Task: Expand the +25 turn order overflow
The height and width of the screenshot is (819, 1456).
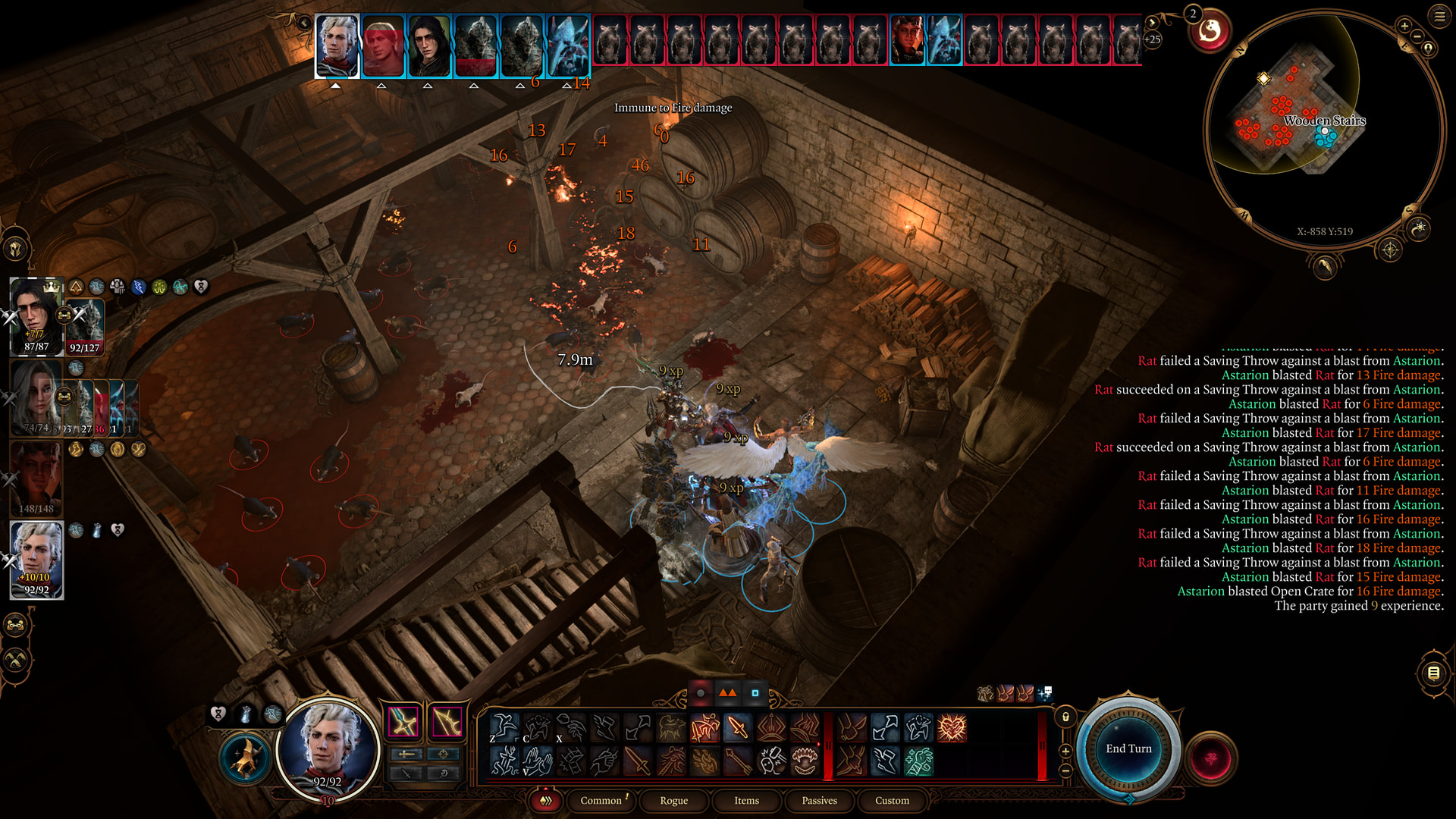Action: pos(1152,39)
